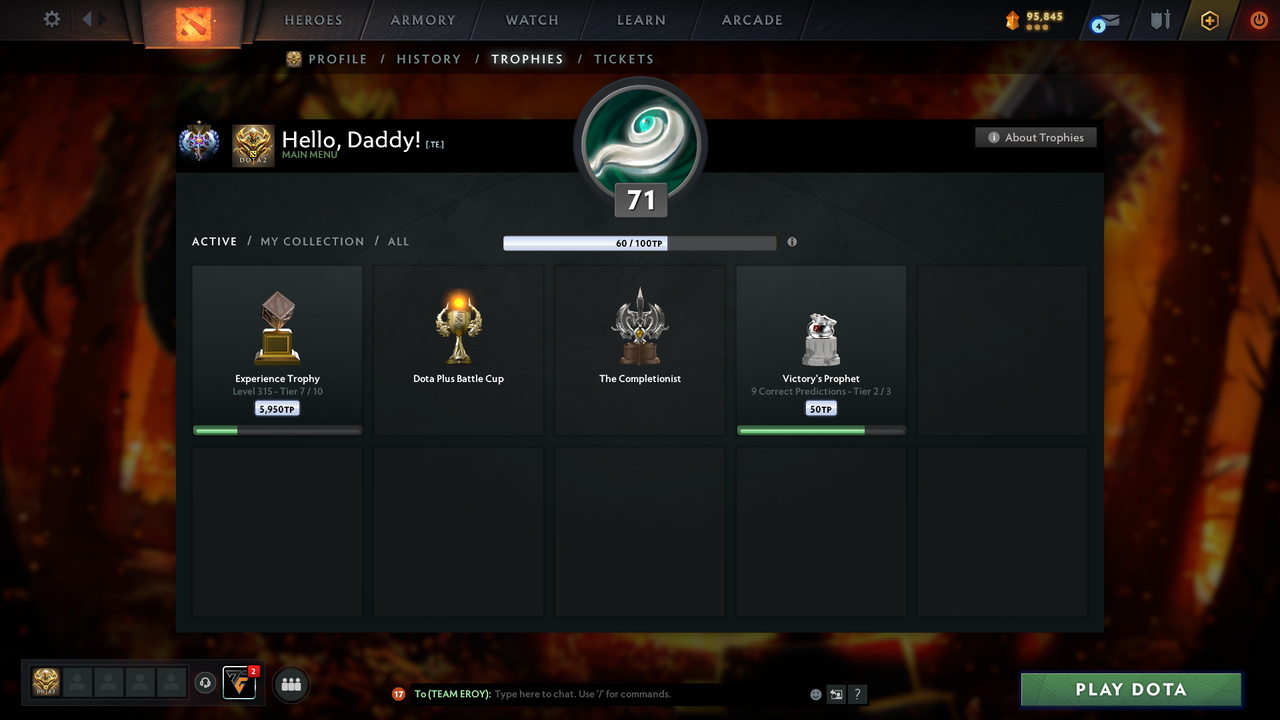1280x720 pixels.
Task: Click the About Trophies button
Action: pyautogui.click(x=1036, y=137)
